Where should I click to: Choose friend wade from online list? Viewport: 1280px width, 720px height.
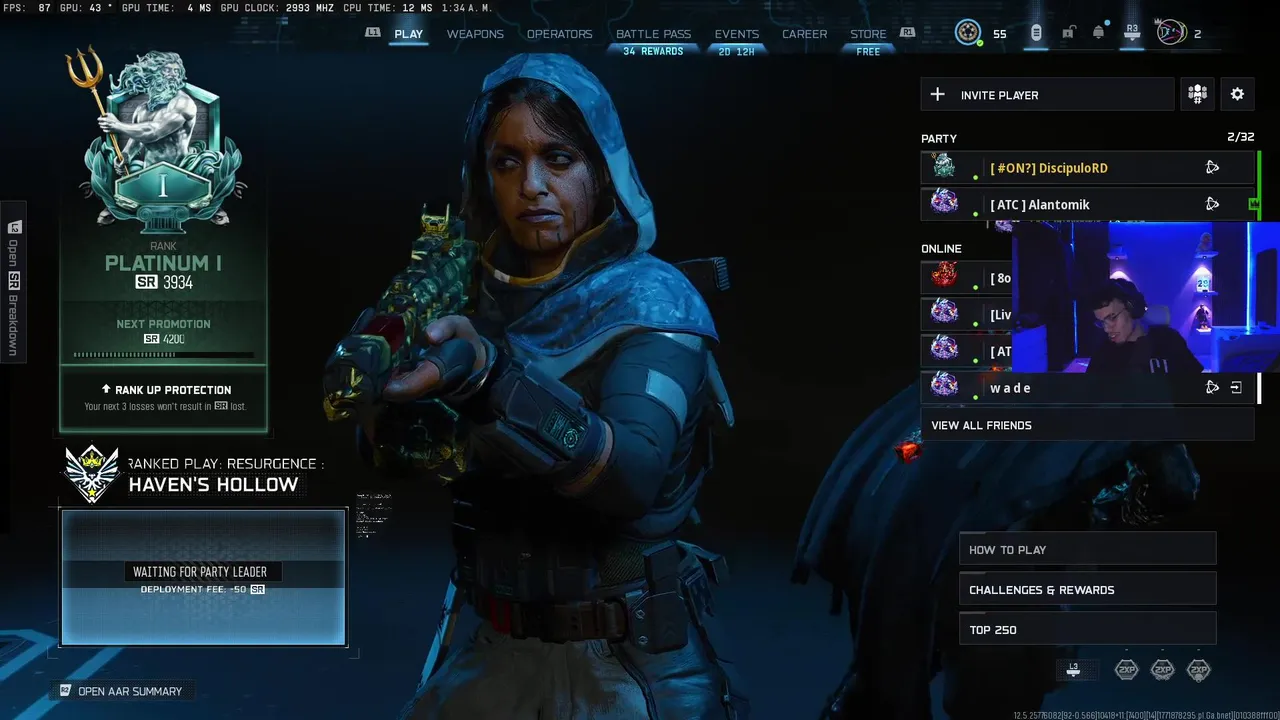coord(1010,388)
